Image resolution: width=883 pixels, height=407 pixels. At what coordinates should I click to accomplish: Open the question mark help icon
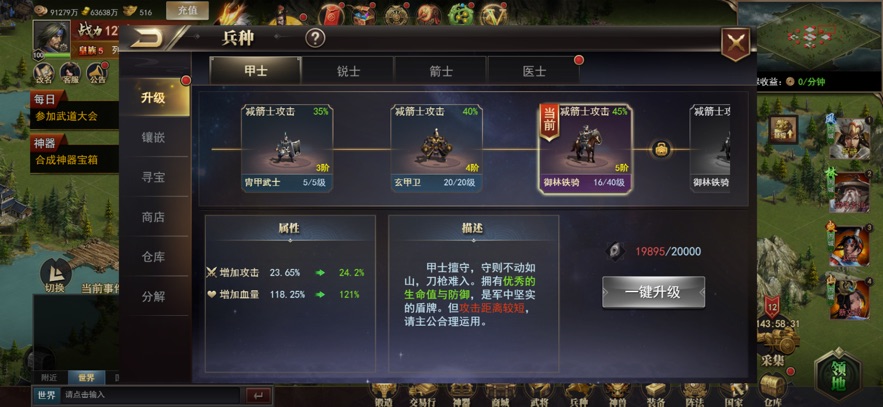315,39
